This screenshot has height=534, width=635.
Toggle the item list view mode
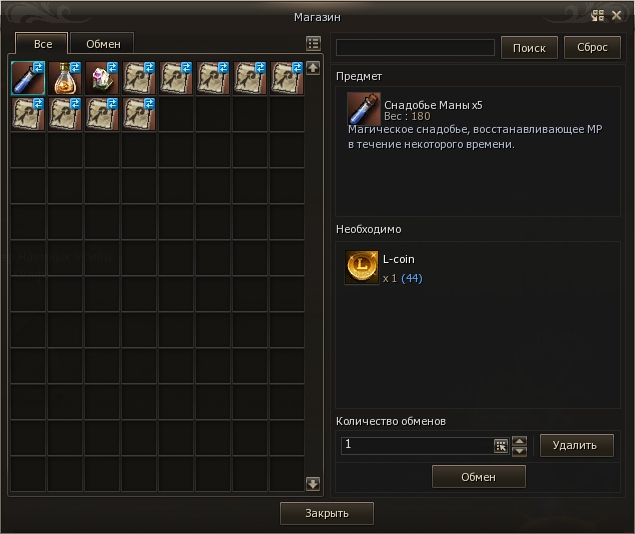click(x=313, y=44)
